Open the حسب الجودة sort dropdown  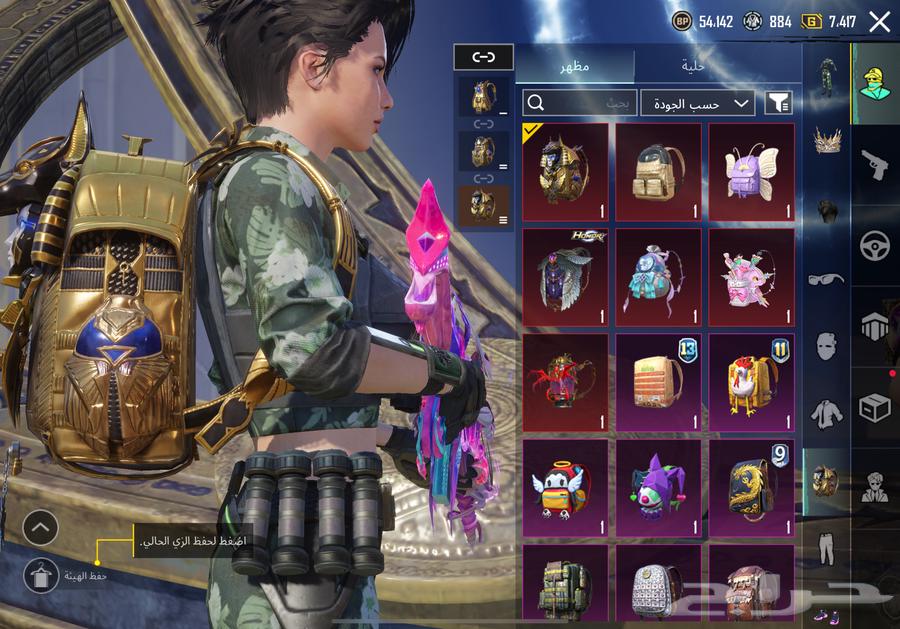(698, 102)
